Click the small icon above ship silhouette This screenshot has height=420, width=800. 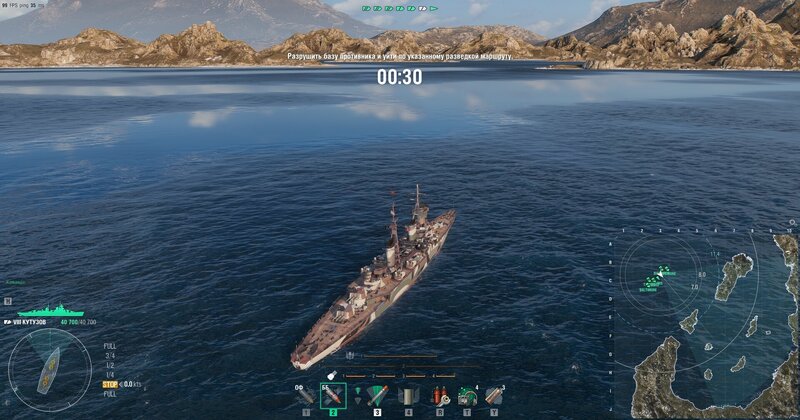point(8,300)
